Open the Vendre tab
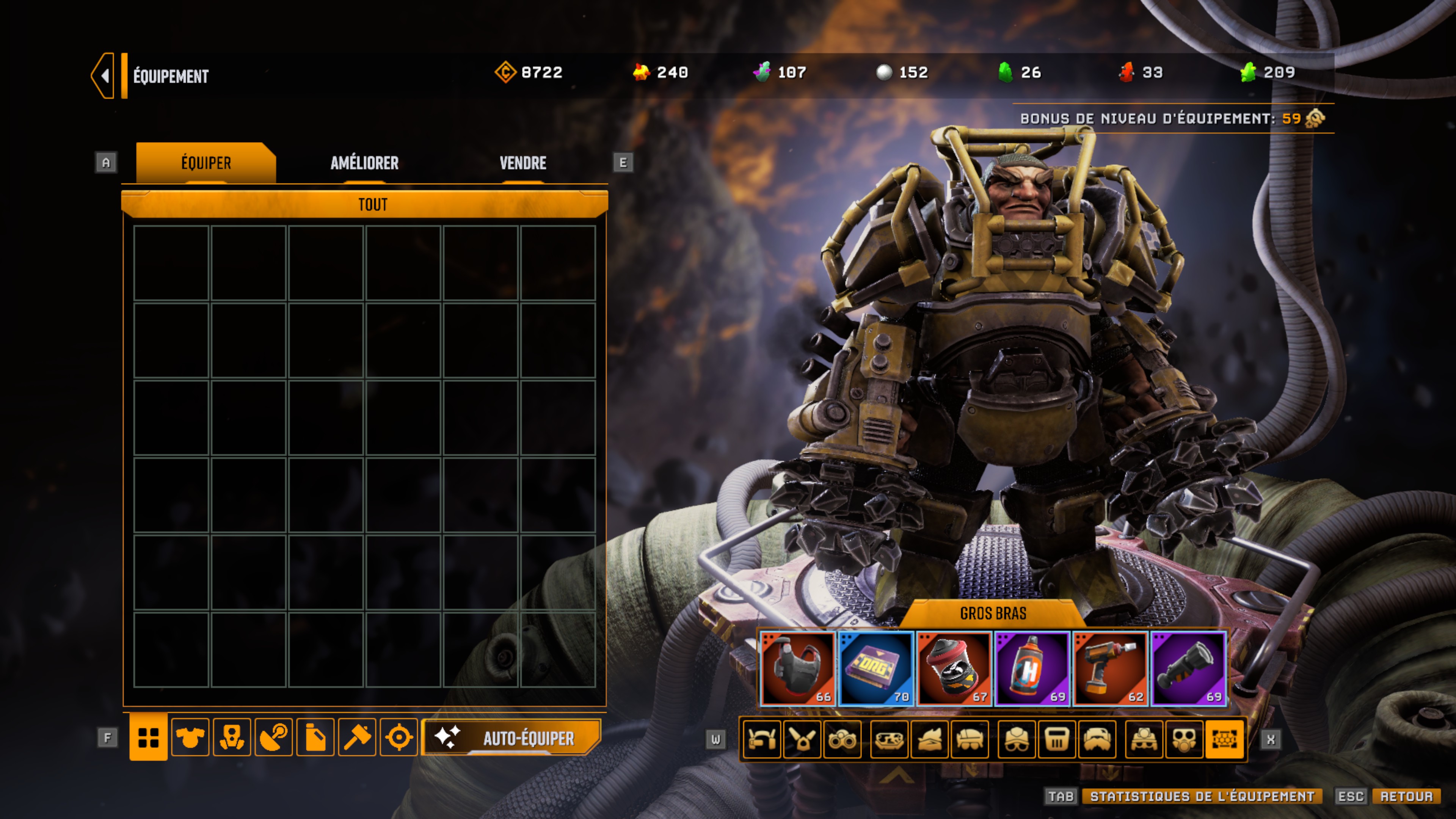The image size is (1456, 819). [x=523, y=163]
